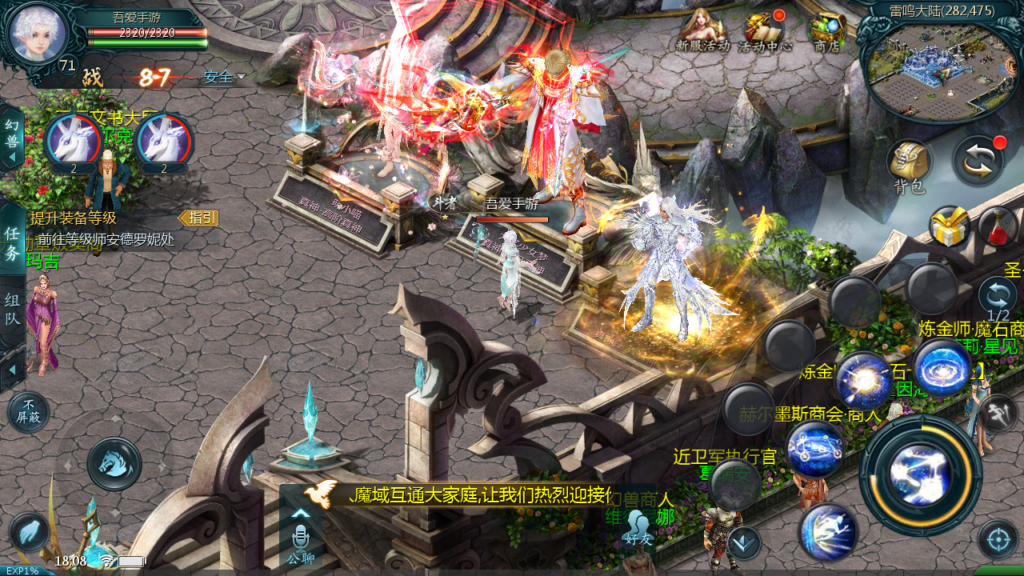Viewport: 1024px width, 576px height.
Task: Use the red potion flask
Action: tap(997, 228)
